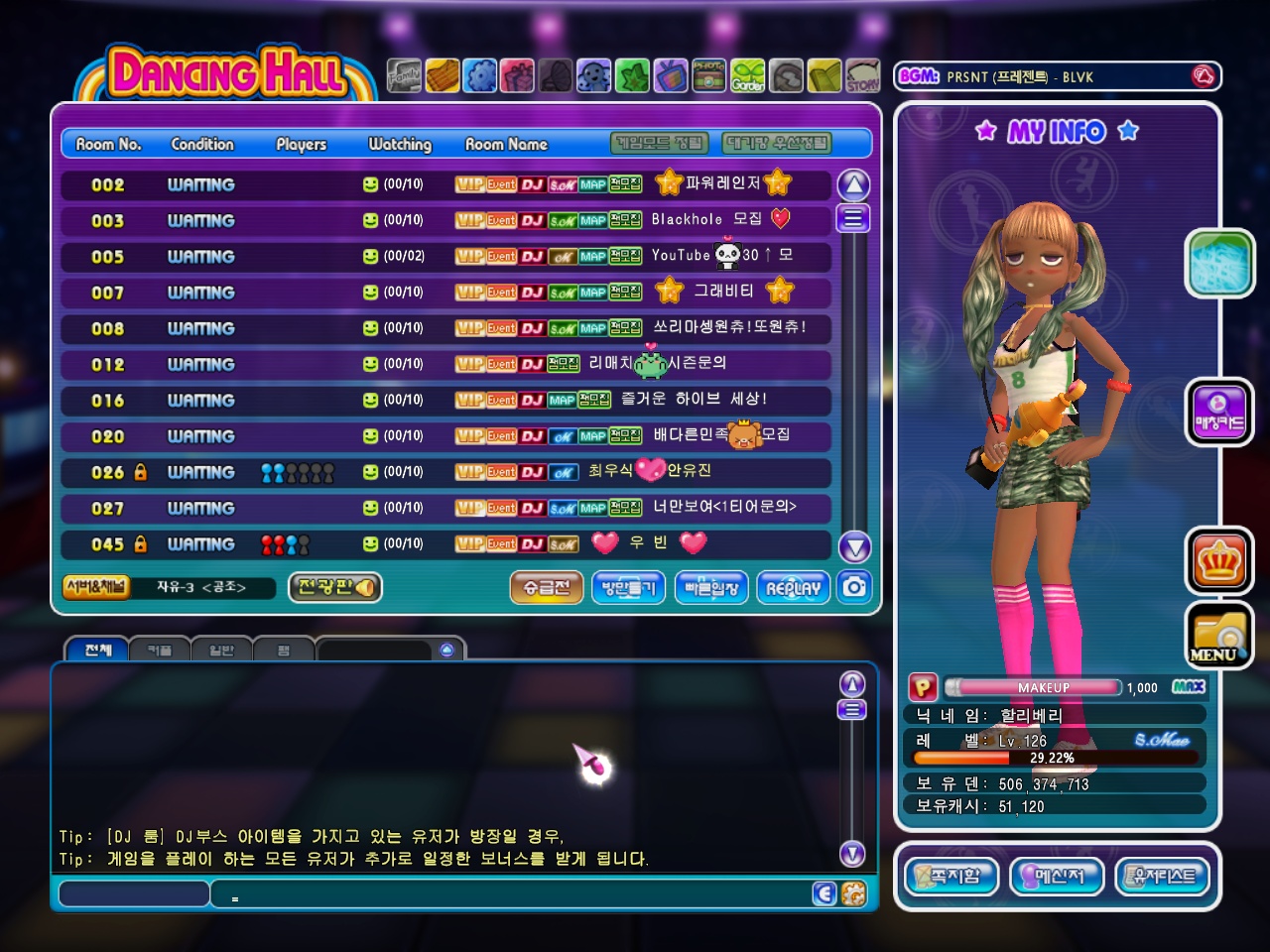The height and width of the screenshot is (952, 1270).
Task: Enter locked room 026
Action: click(445, 472)
